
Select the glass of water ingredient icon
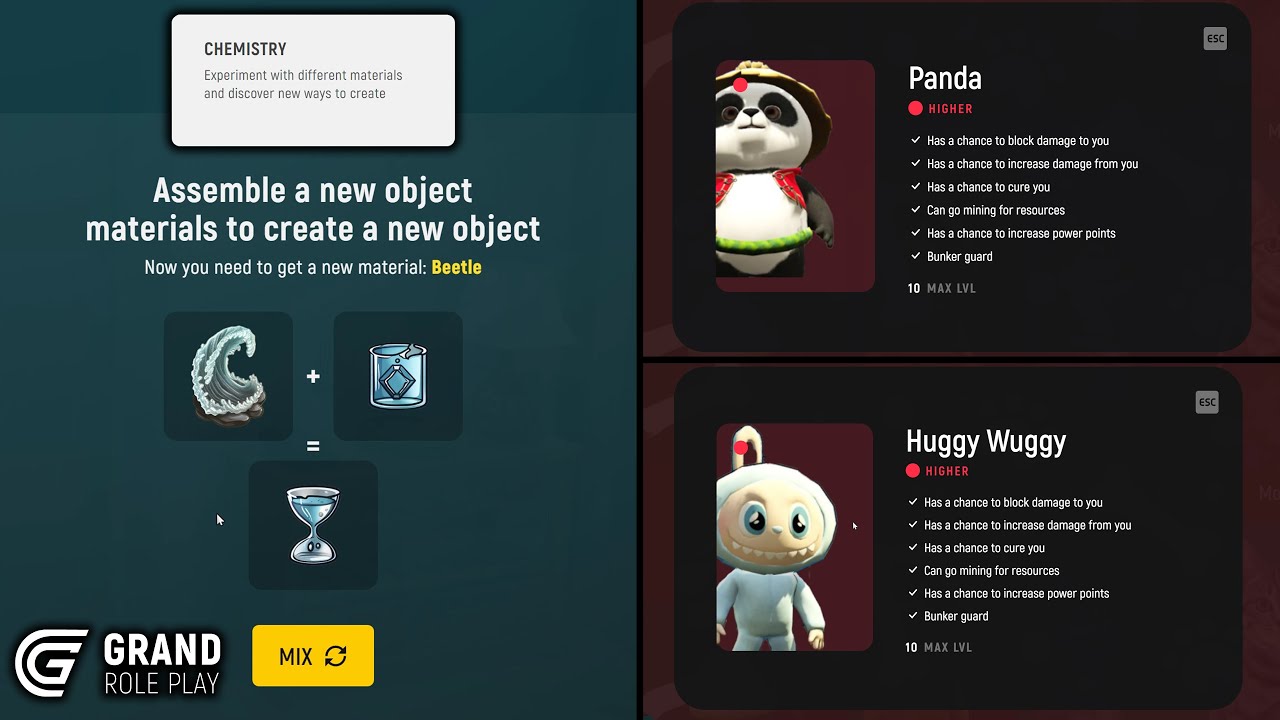coord(397,376)
